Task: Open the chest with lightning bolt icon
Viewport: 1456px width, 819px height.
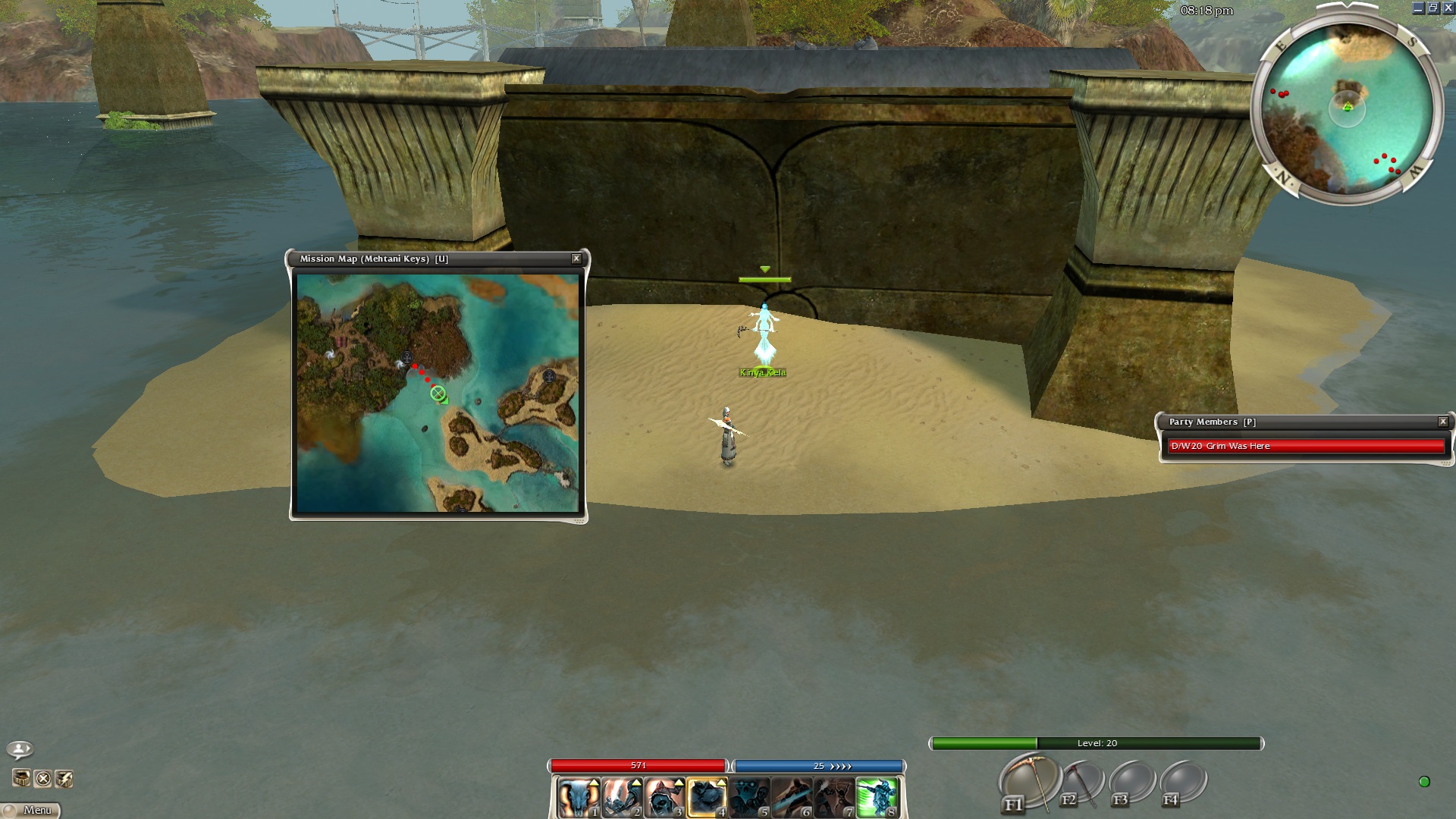Action: click(x=64, y=779)
